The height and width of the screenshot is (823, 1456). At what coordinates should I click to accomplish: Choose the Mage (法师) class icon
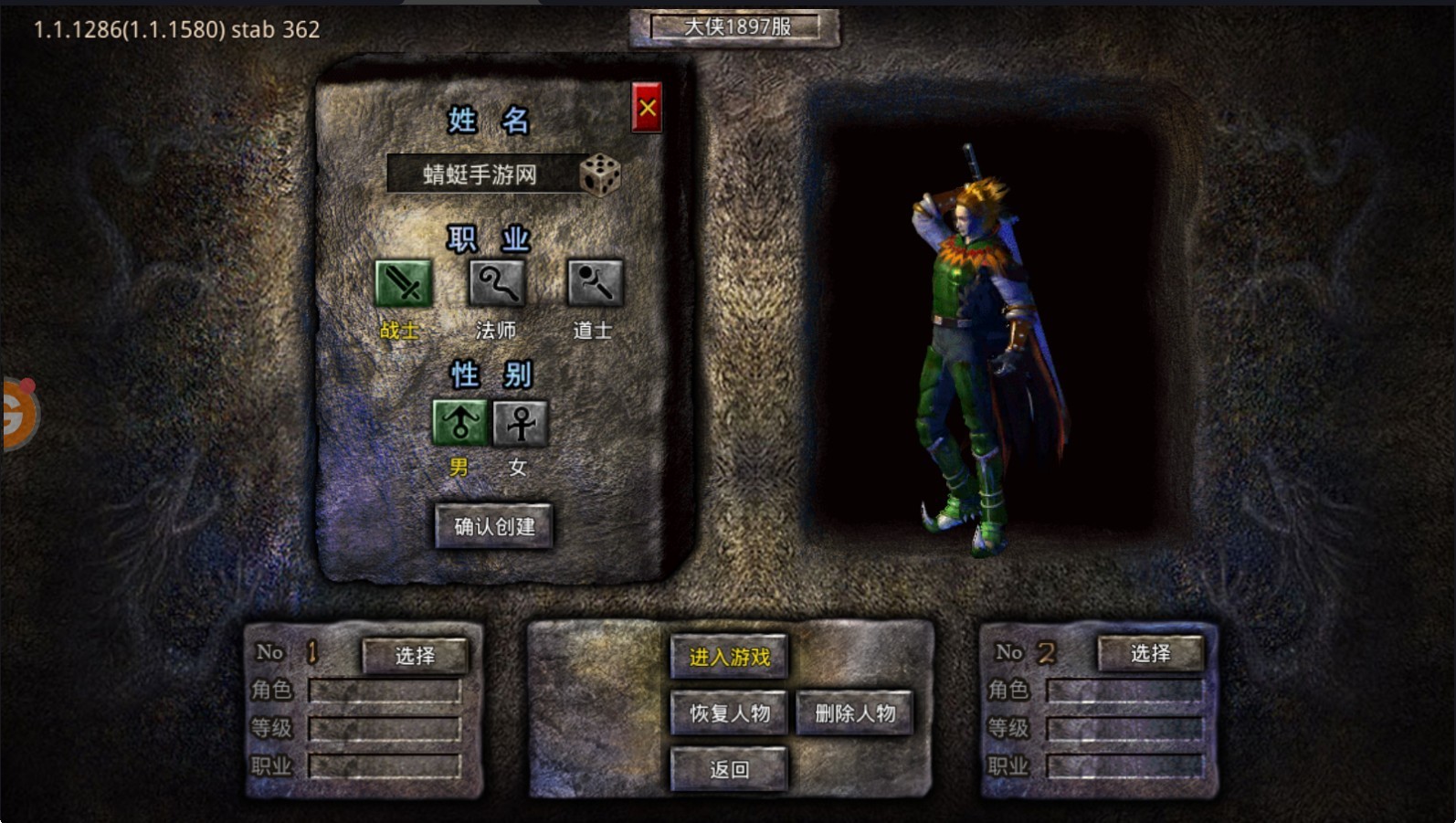[x=497, y=284]
